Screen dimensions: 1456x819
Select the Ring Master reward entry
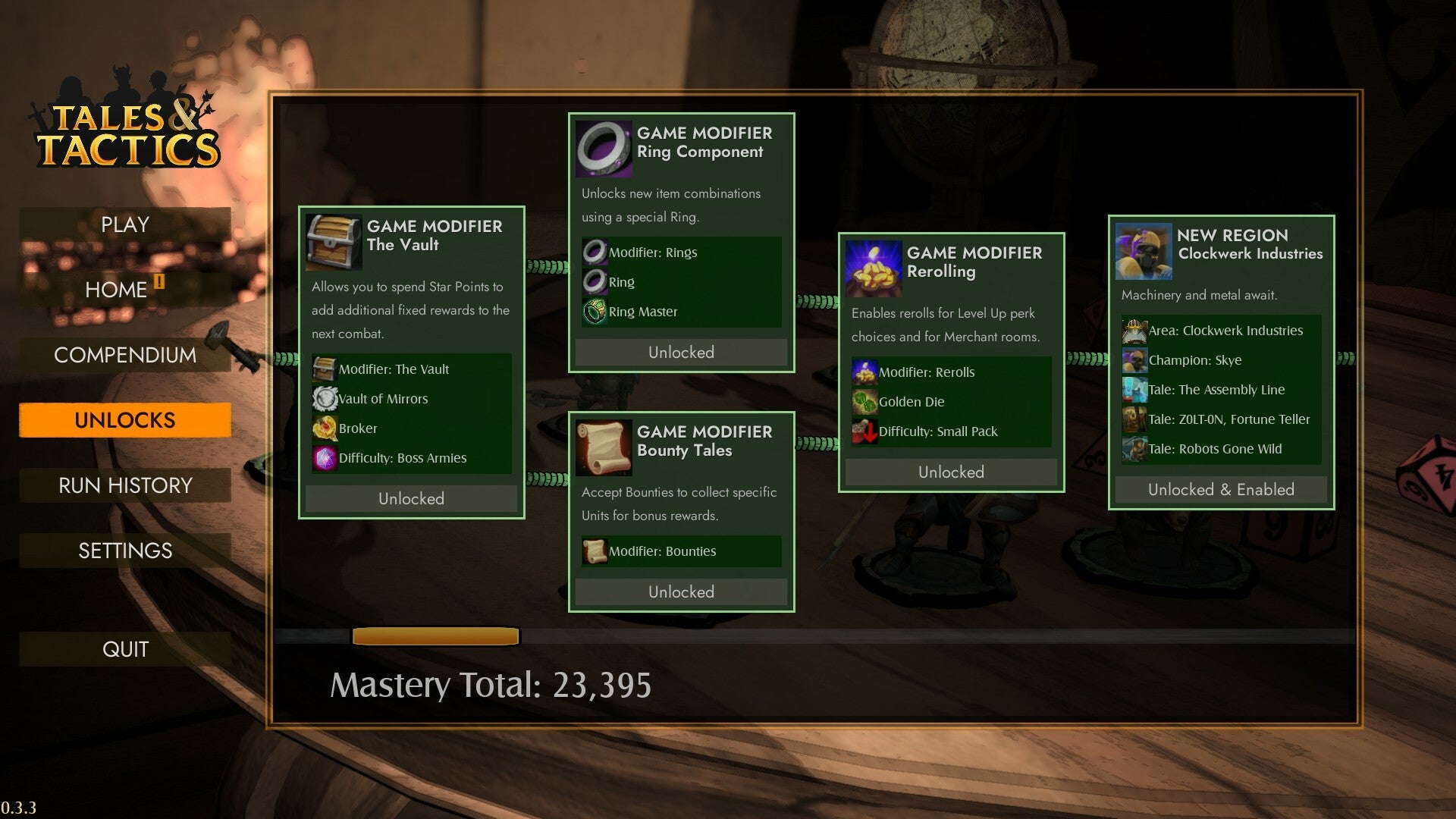(642, 312)
